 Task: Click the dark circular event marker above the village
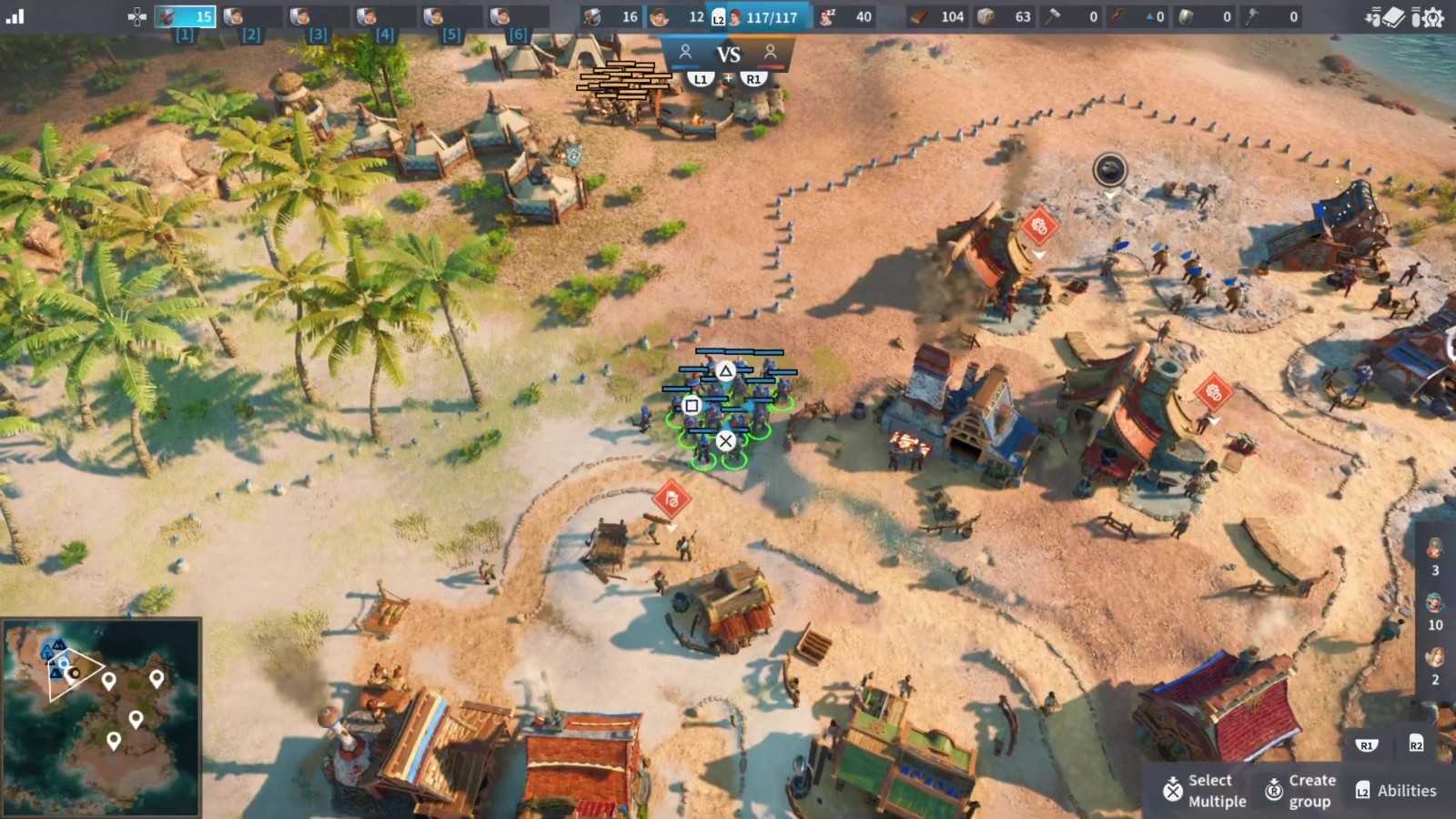point(1110,169)
